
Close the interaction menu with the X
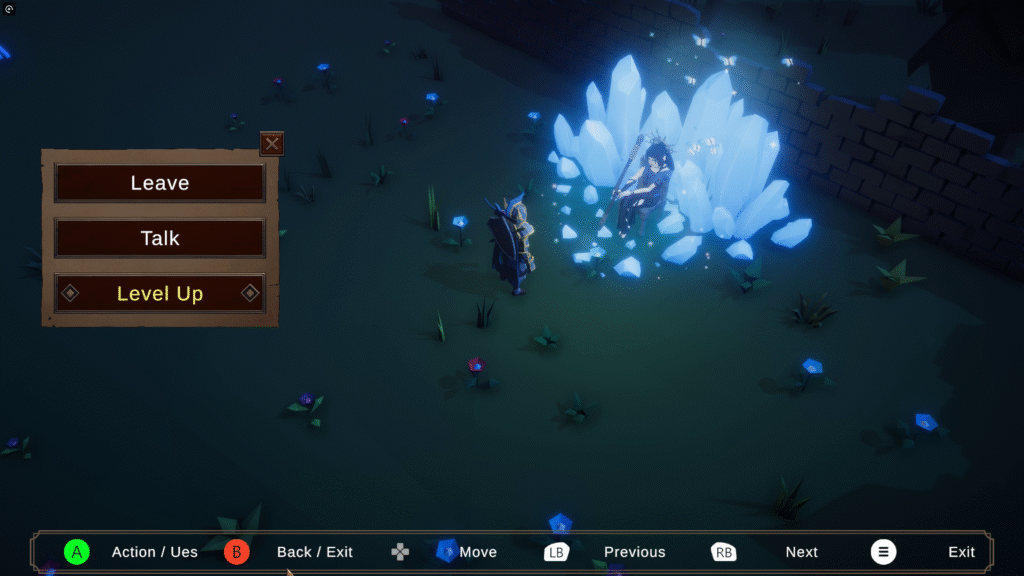pyautogui.click(x=272, y=144)
